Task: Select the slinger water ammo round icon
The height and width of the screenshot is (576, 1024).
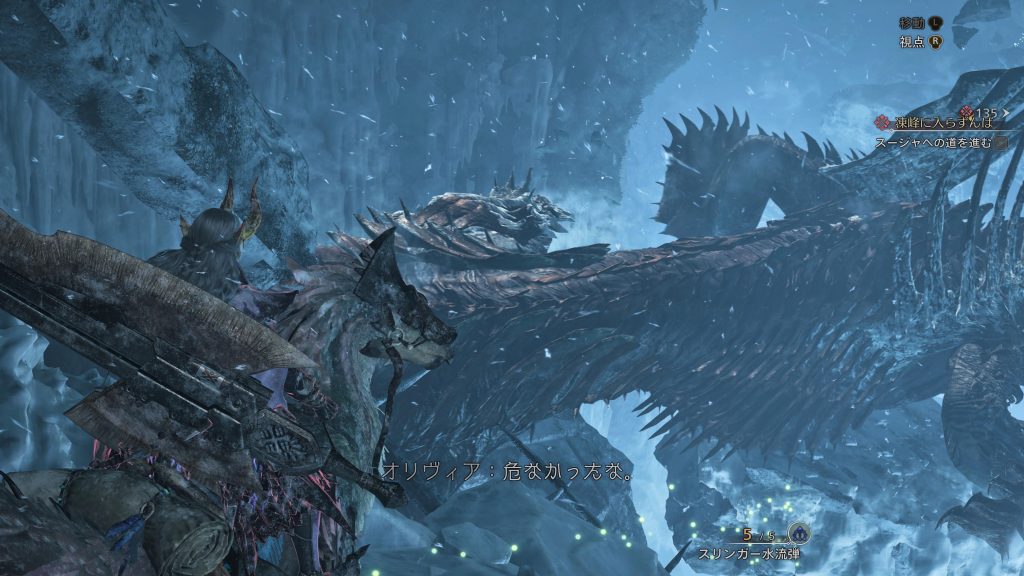Action: coord(797,533)
